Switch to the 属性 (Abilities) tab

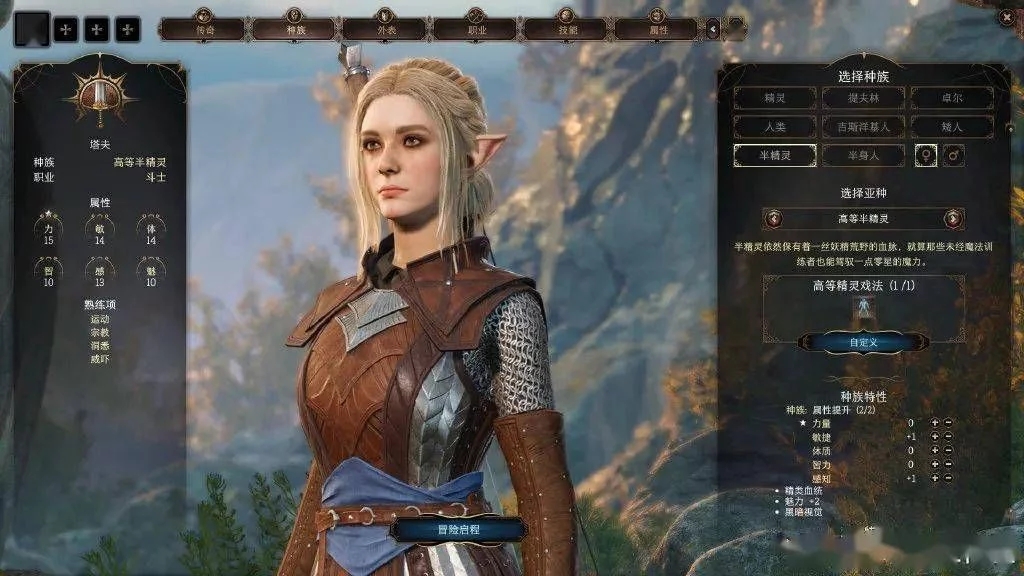click(x=657, y=28)
